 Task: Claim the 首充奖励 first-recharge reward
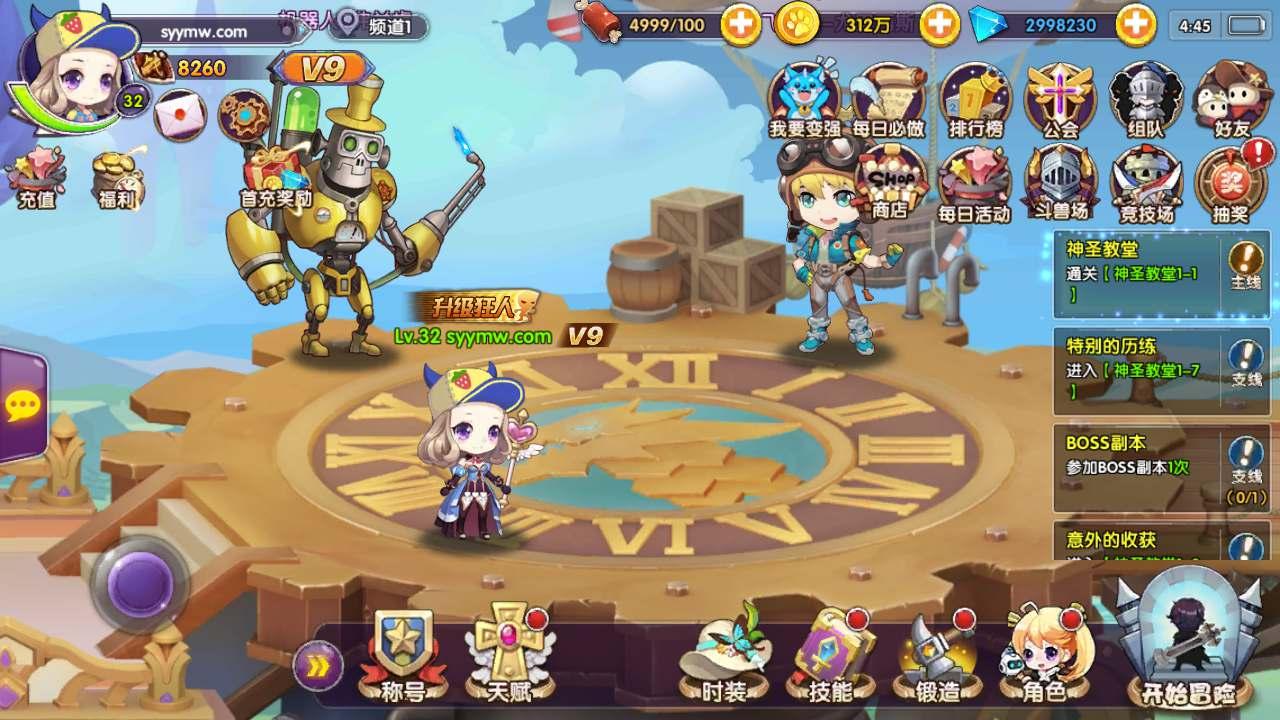click(x=276, y=175)
